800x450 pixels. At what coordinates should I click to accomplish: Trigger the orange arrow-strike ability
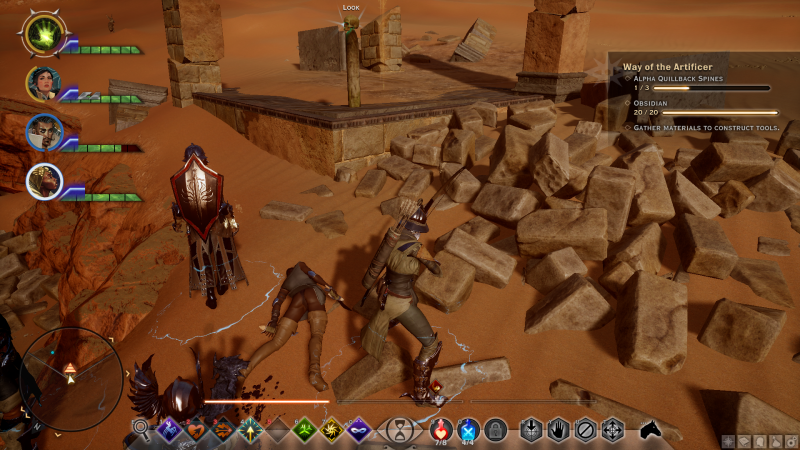(222, 431)
